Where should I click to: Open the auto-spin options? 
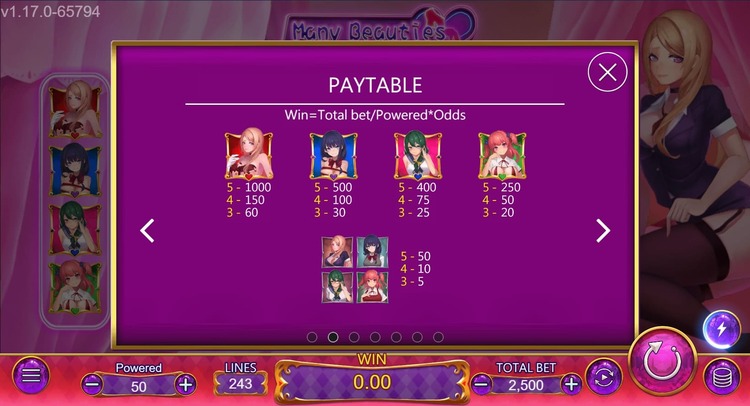(x=604, y=378)
